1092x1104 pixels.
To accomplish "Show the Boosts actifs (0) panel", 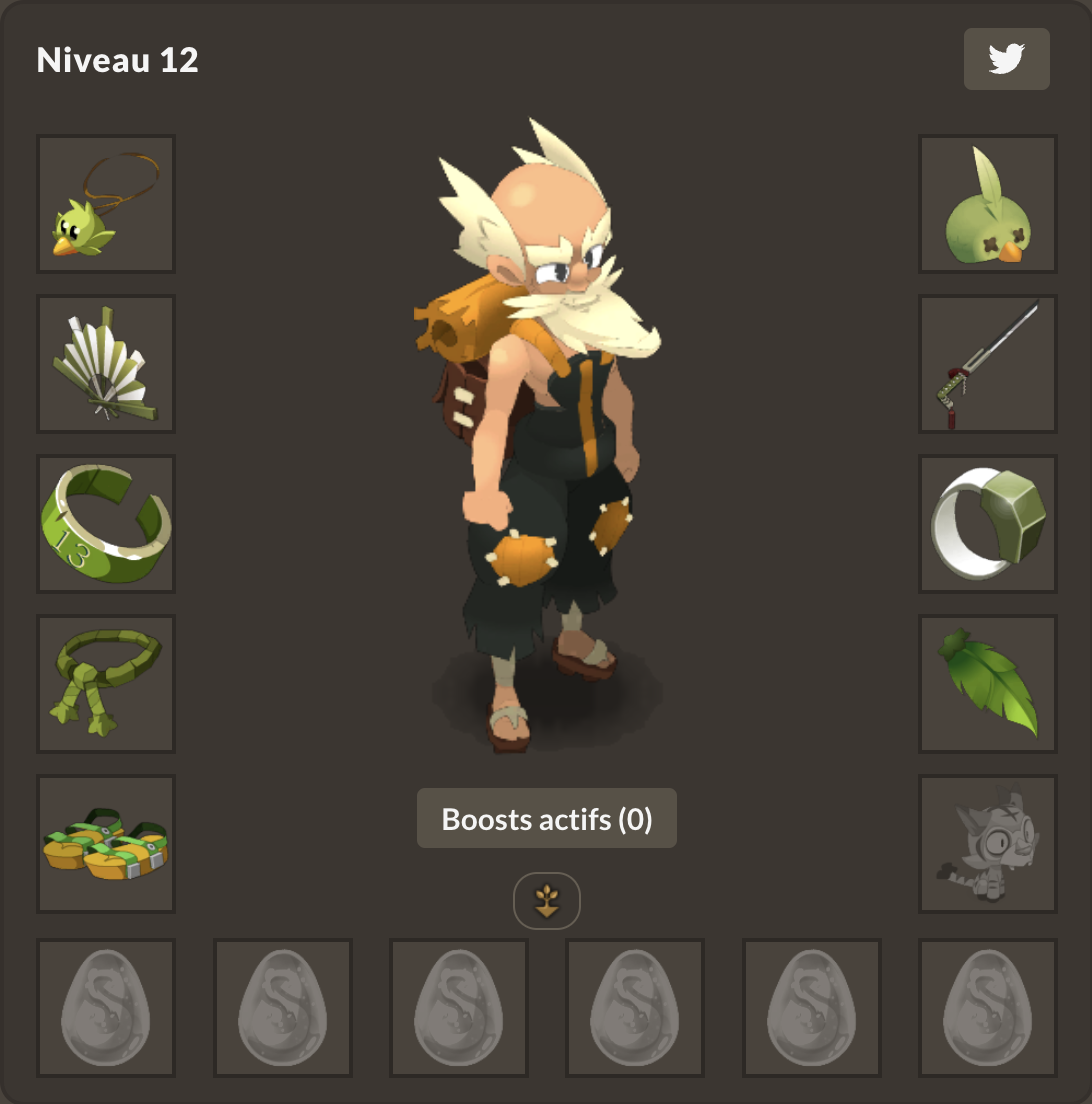I will coord(546,819).
